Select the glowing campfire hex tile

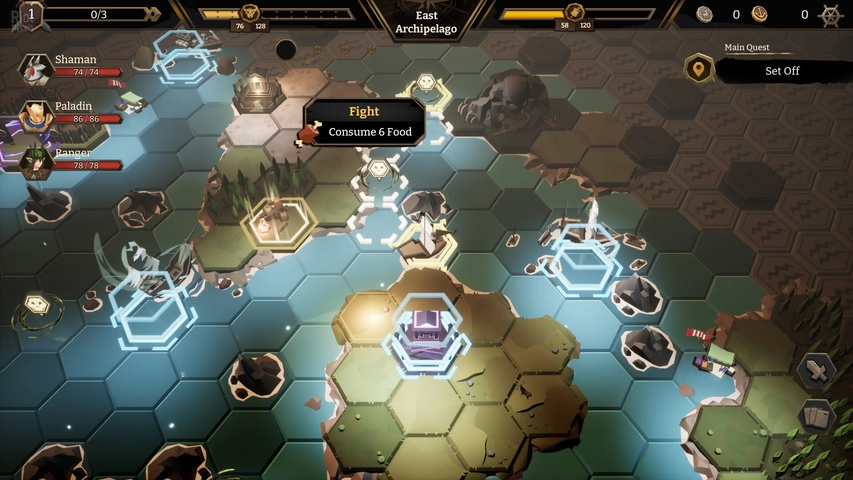click(x=270, y=217)
